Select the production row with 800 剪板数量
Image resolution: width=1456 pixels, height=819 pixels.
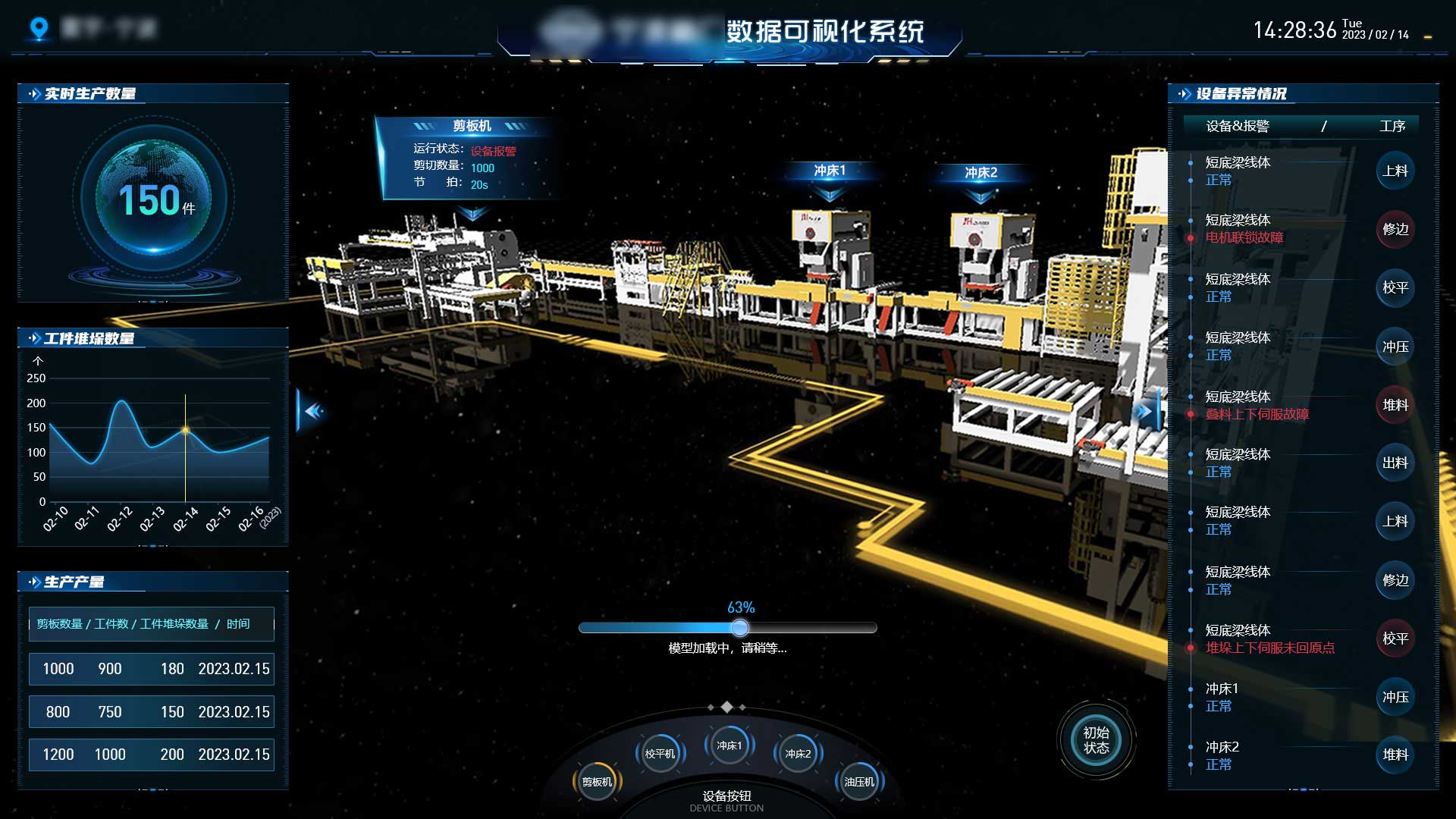[152, 712]
